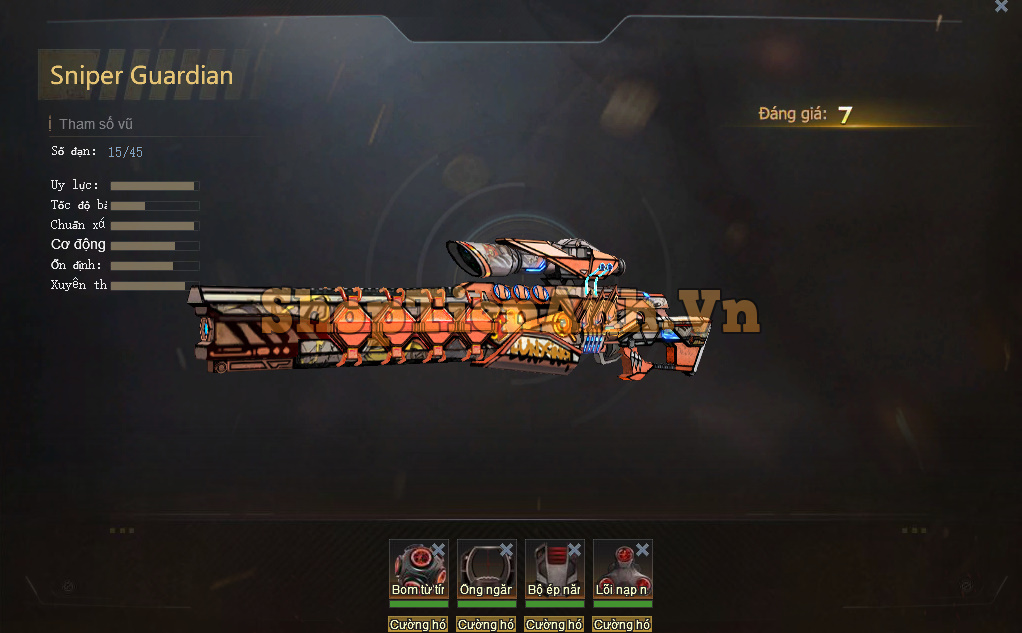1022x633 pixels.
Task: Click Cường hóa under Bộ ép năng
Action: (x=554, y=625)
